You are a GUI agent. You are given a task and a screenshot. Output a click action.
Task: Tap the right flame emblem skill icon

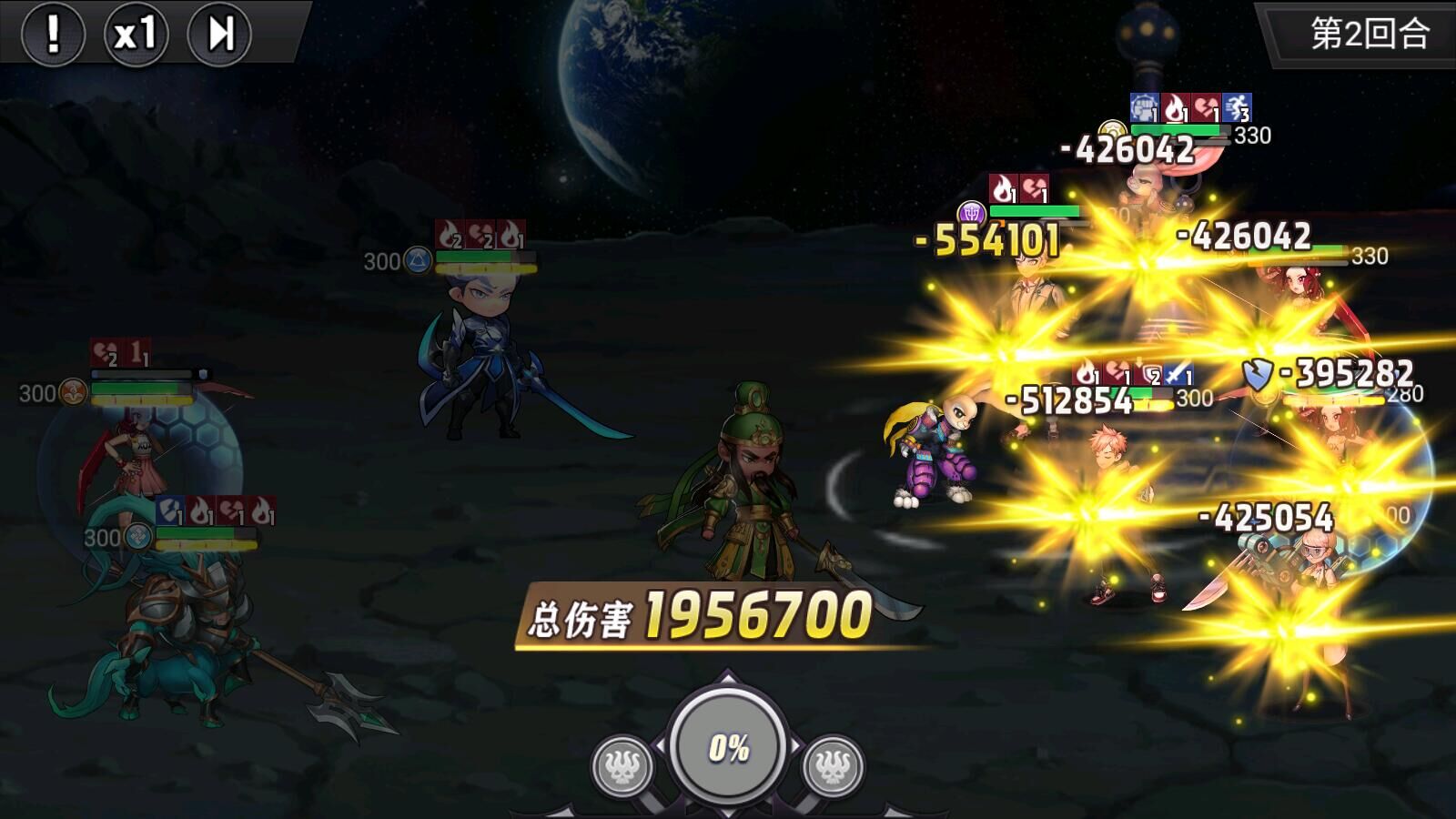tap(833, 766)
